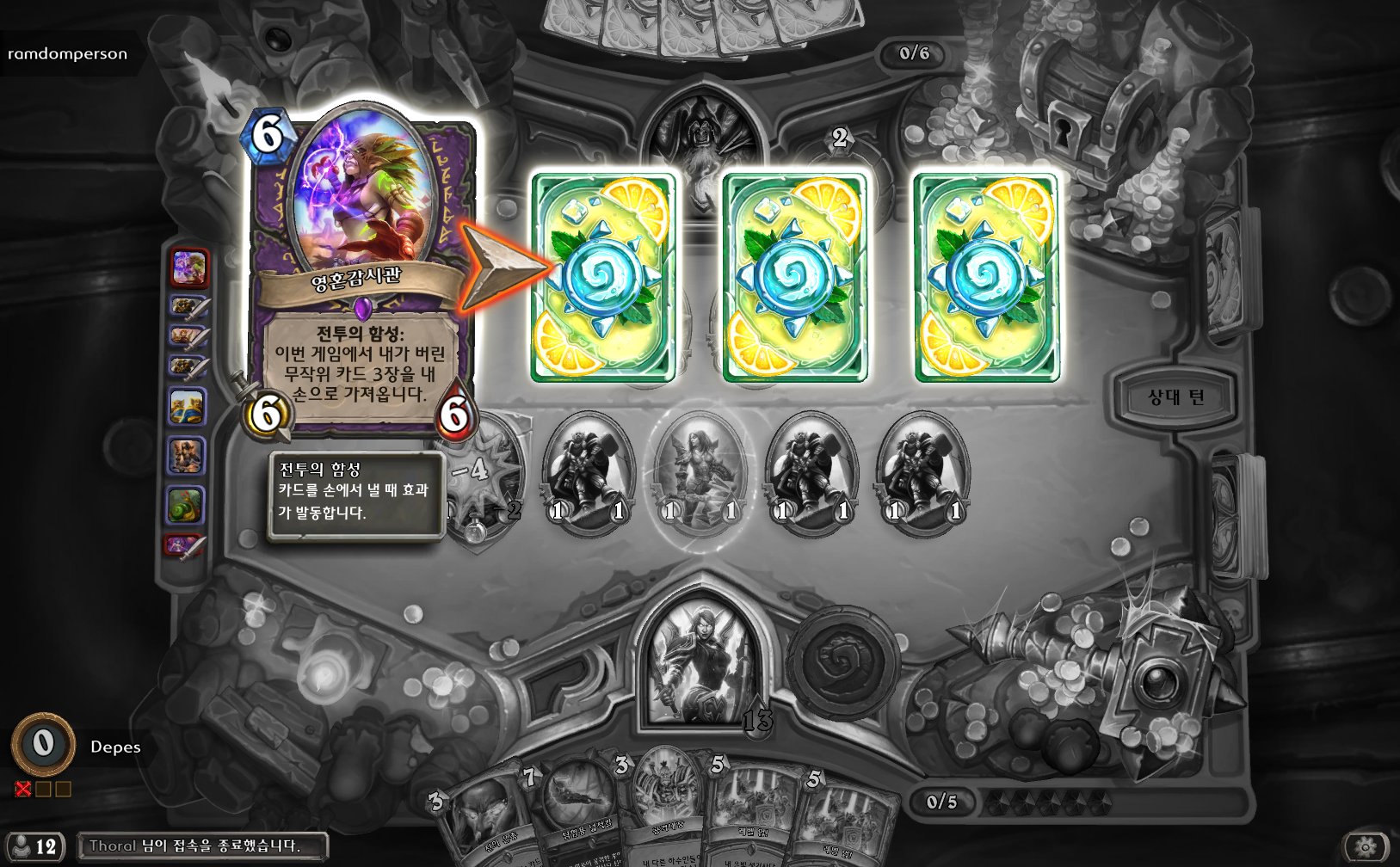1400x867 pixels.
Task: Select the female minion between the recruits
Action: 700,473
